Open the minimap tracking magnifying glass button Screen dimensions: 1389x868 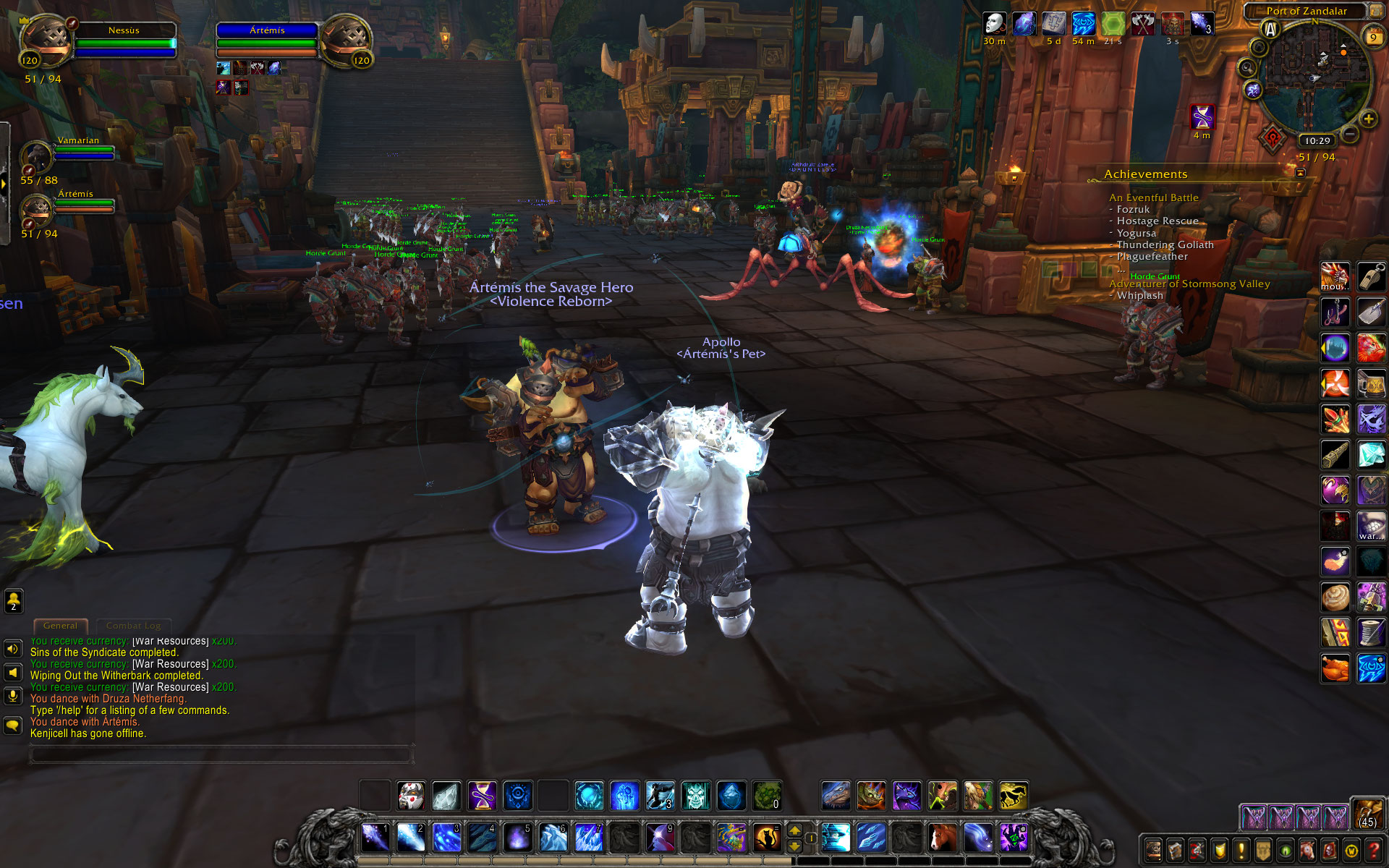(1246, 69)
